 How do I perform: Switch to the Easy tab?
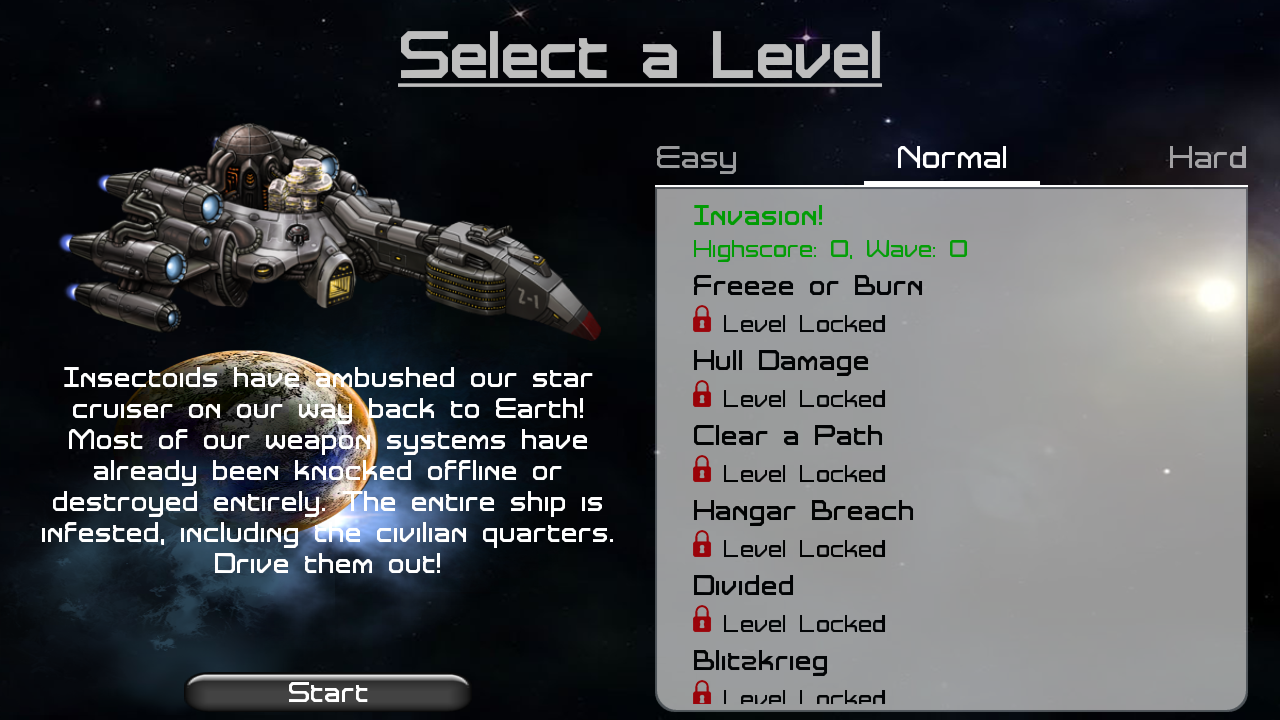(696, 157)
